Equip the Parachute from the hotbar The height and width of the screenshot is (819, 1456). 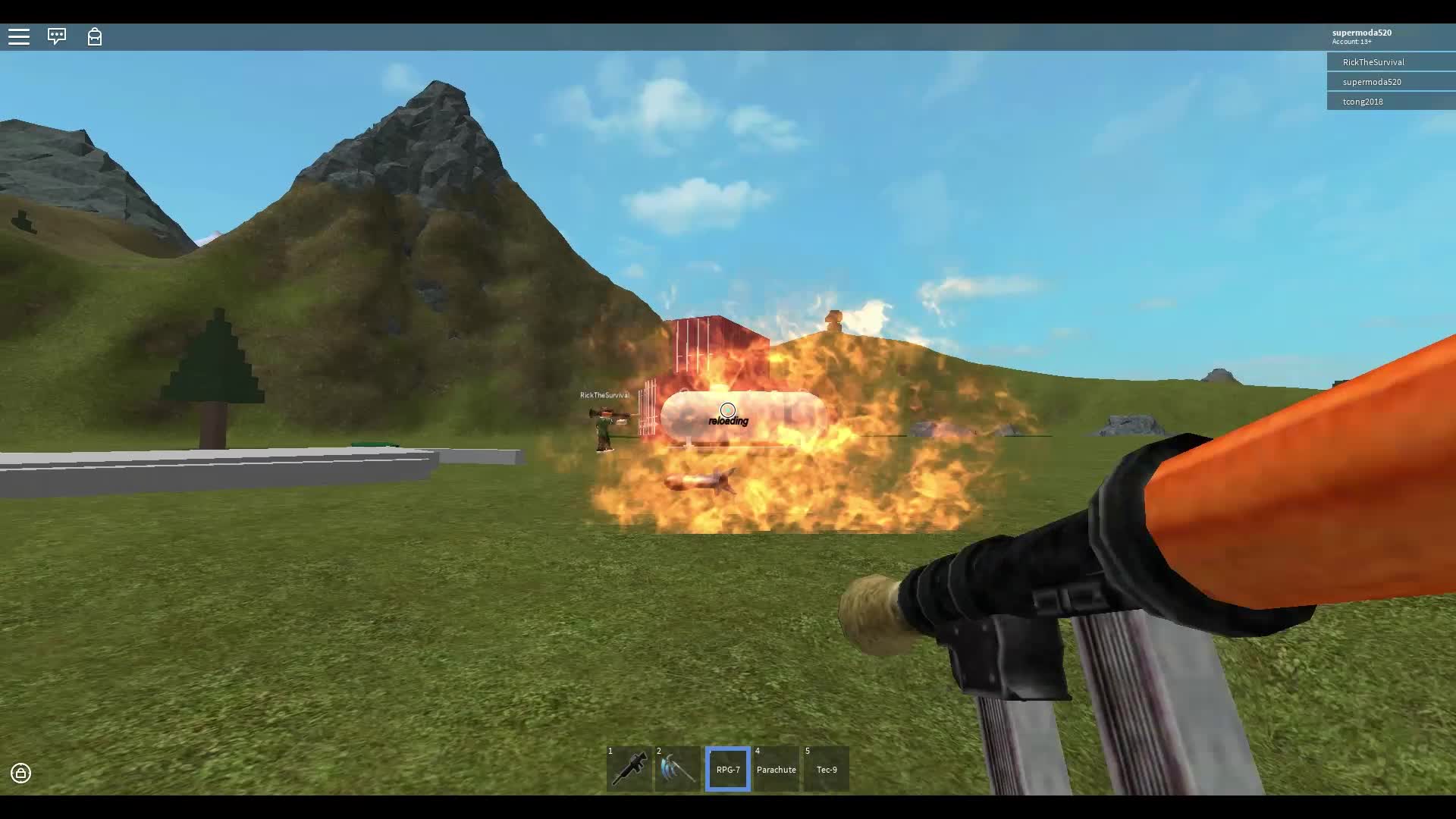point(777,769)
